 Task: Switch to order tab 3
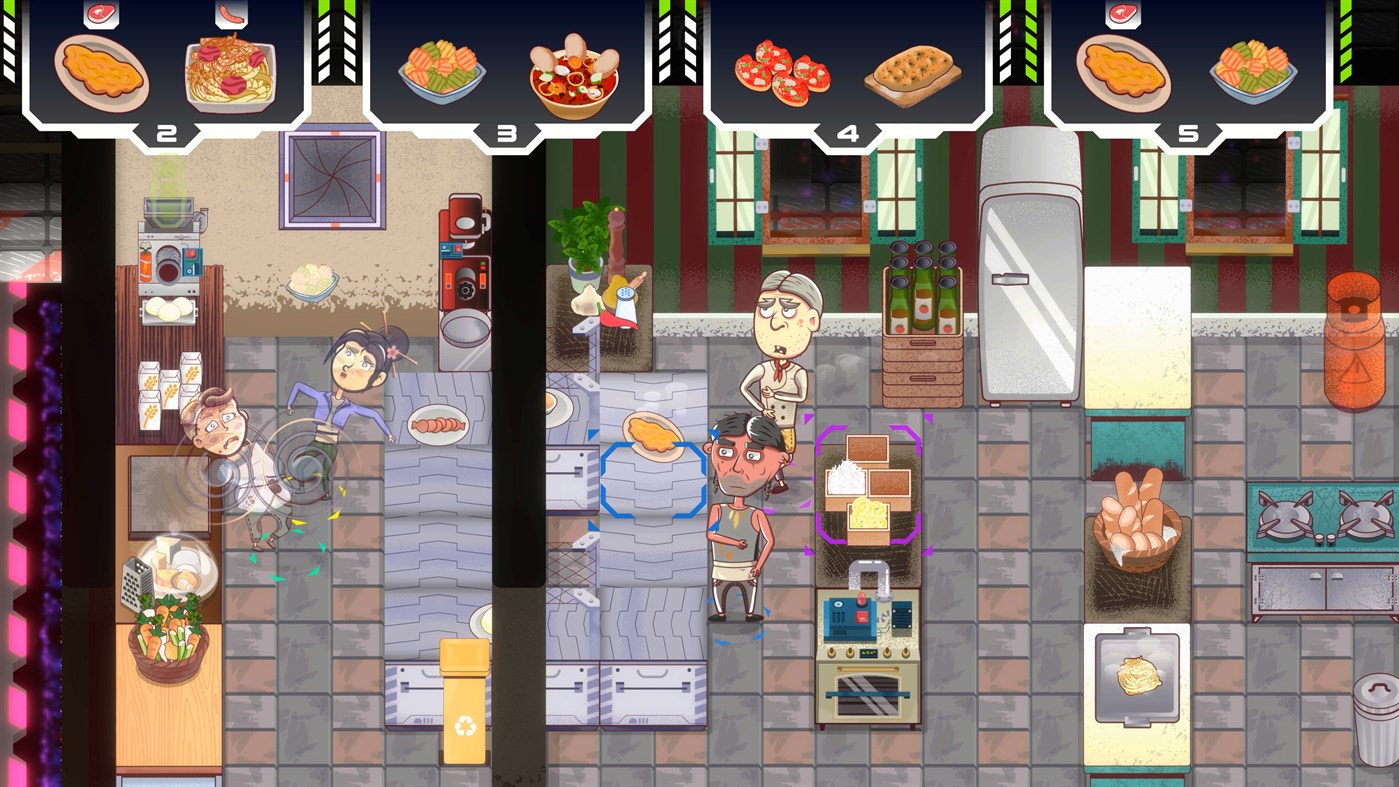pyautogui.click(x=507, y=131)
